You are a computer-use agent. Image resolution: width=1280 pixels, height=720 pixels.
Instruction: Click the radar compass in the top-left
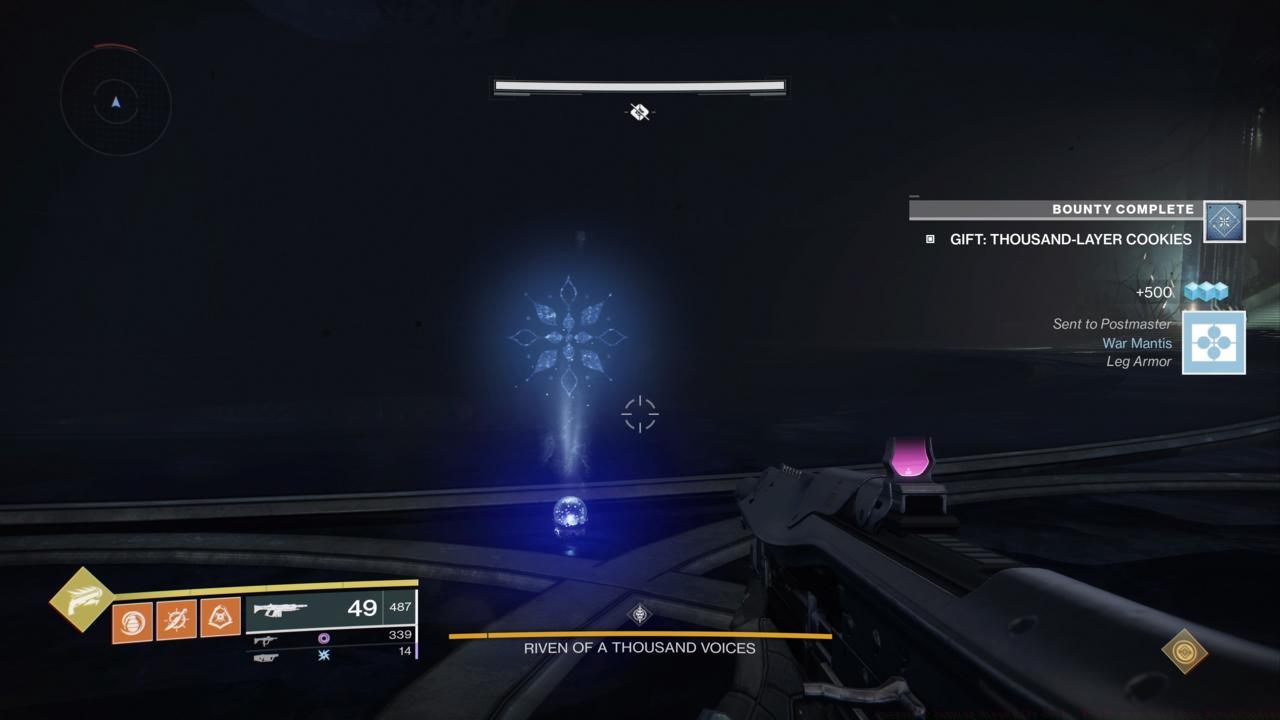(x=115, y=103)
